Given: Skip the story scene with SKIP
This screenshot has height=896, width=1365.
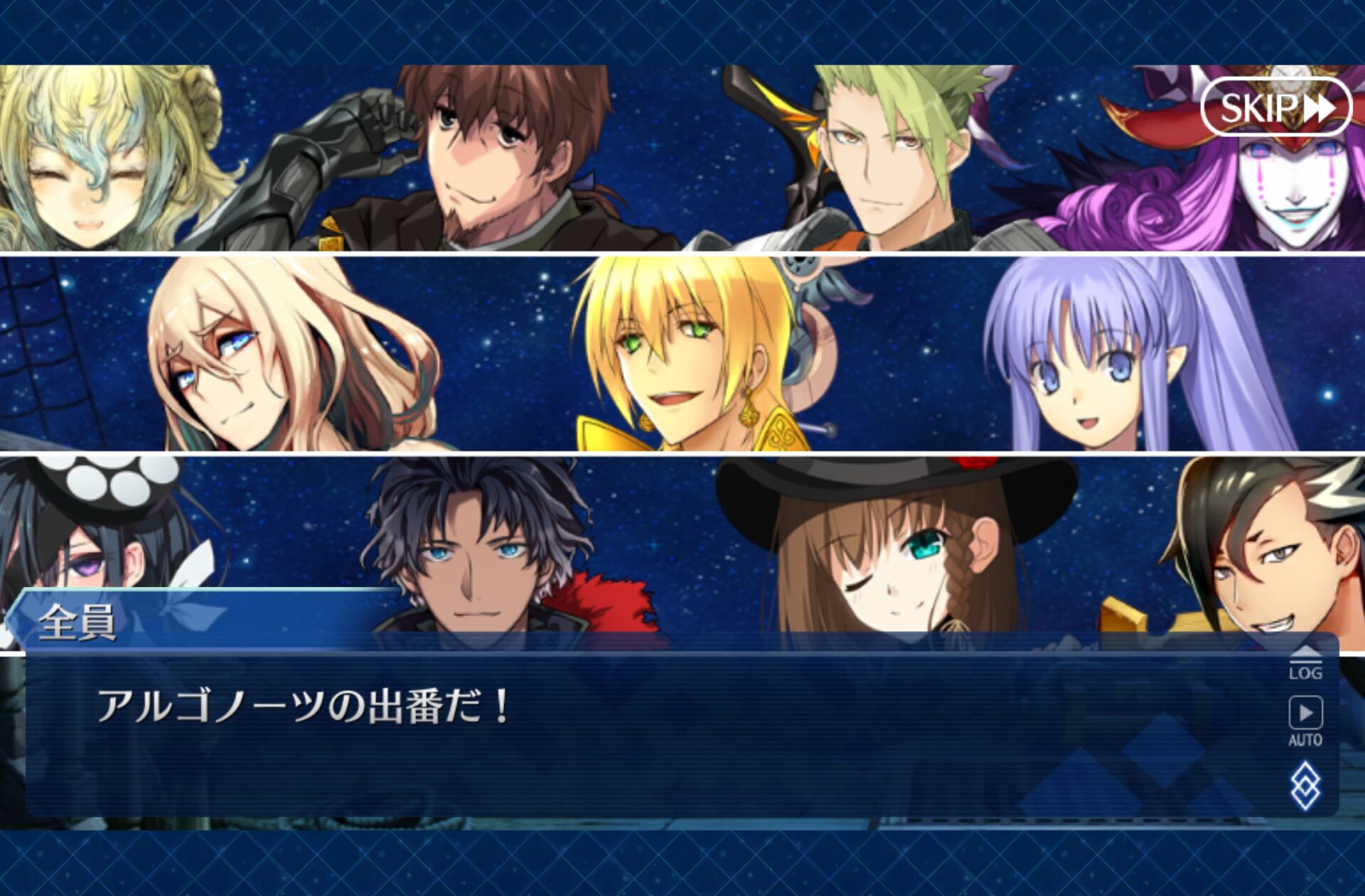Looking at the screenshot, I should pyautogui.click(x=1275, y=107).
